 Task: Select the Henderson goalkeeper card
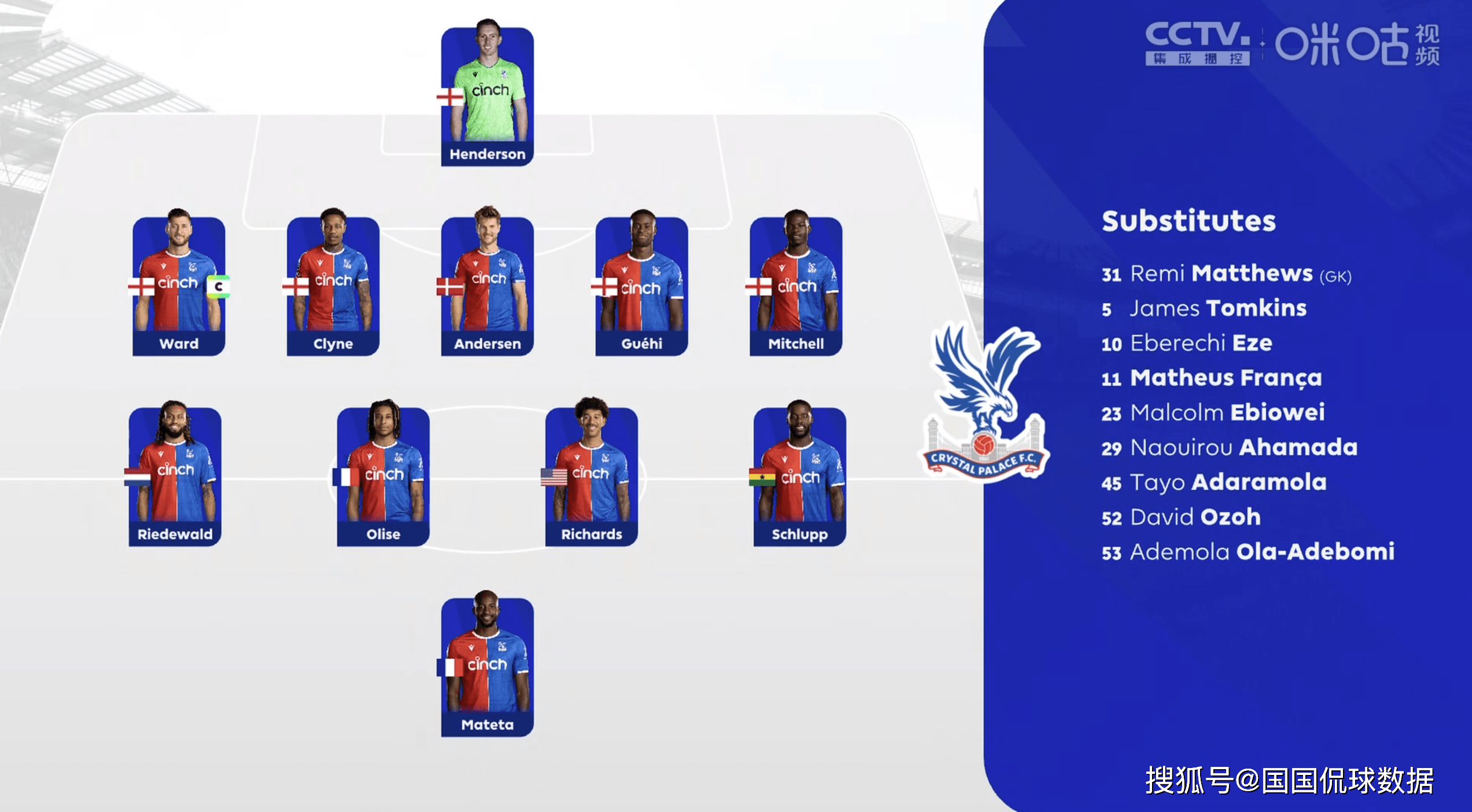click(487, 95)
